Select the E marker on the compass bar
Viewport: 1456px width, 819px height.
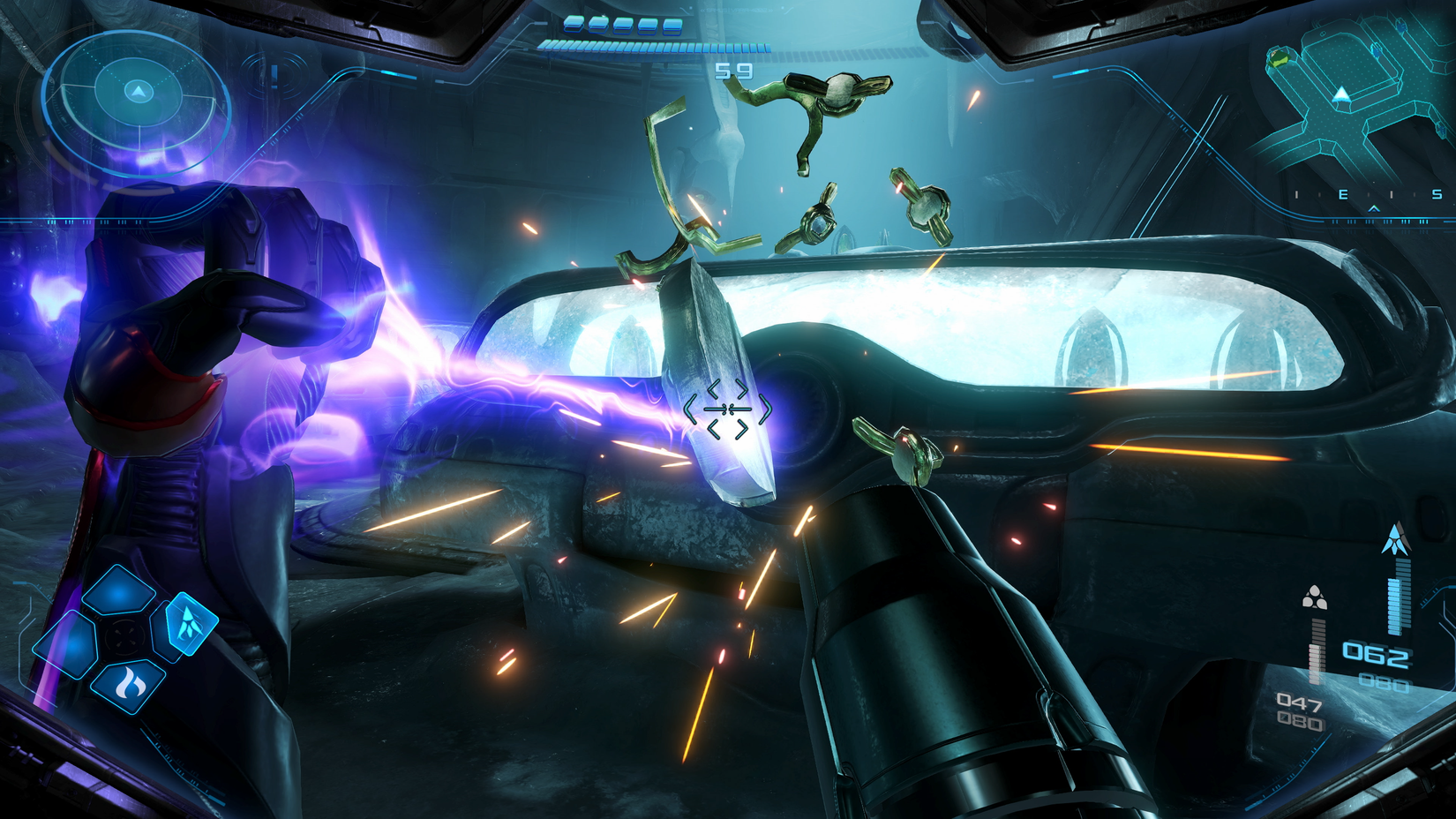pos(1342,194)
